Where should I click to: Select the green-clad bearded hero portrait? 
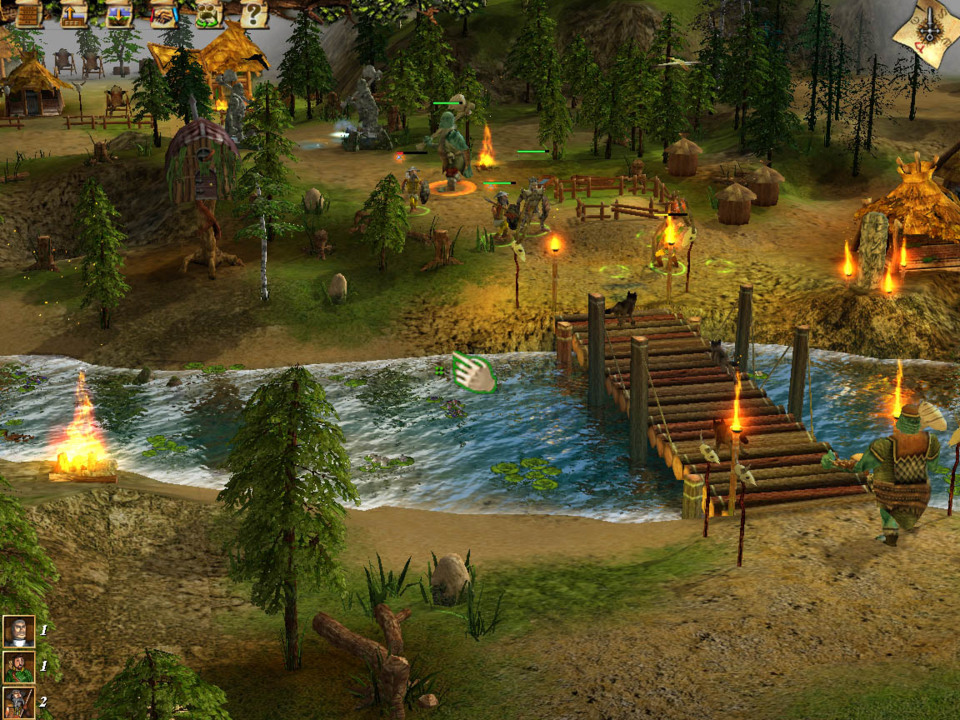(18, 666)
